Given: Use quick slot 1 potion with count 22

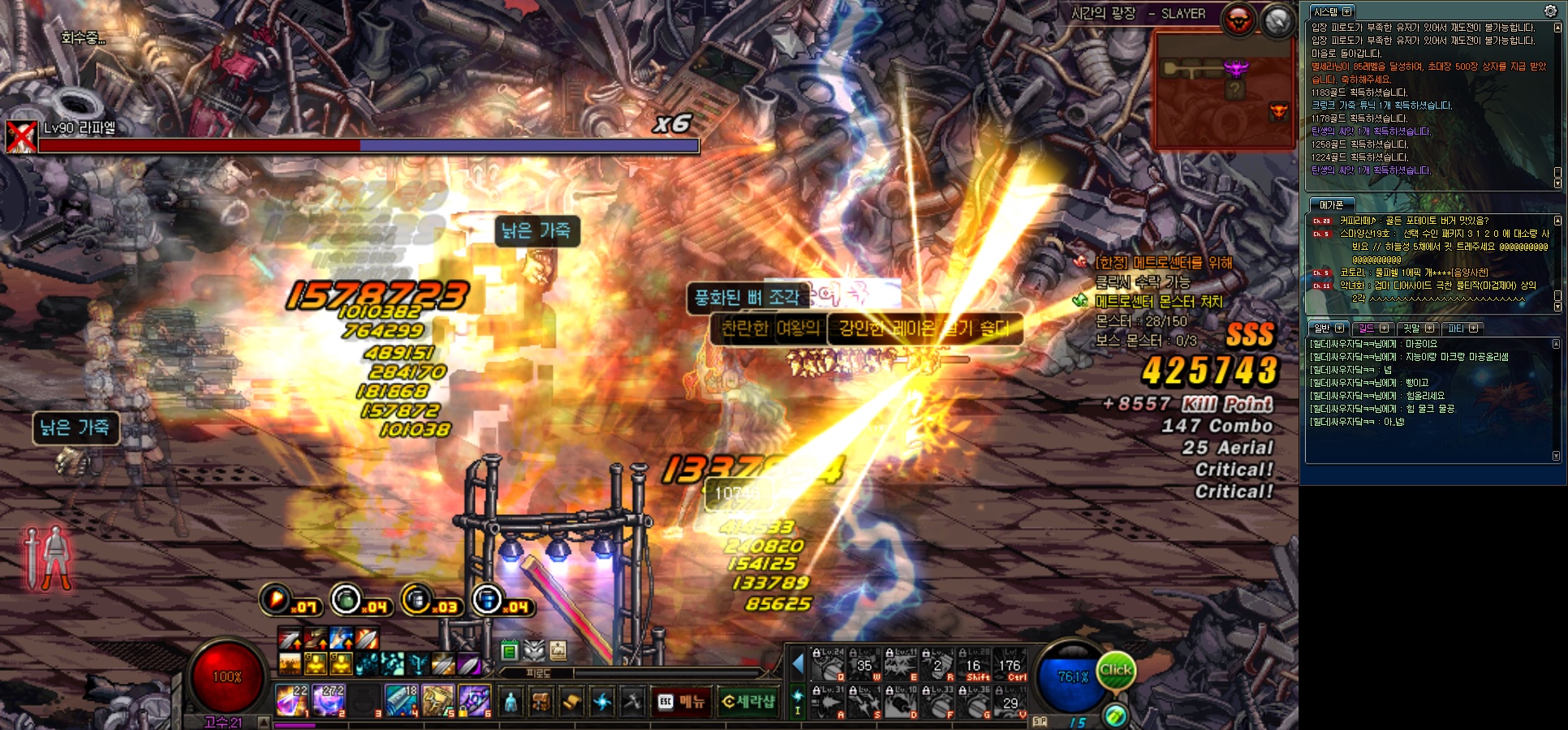Looking at the screenshot, I should tap(291, 701).
